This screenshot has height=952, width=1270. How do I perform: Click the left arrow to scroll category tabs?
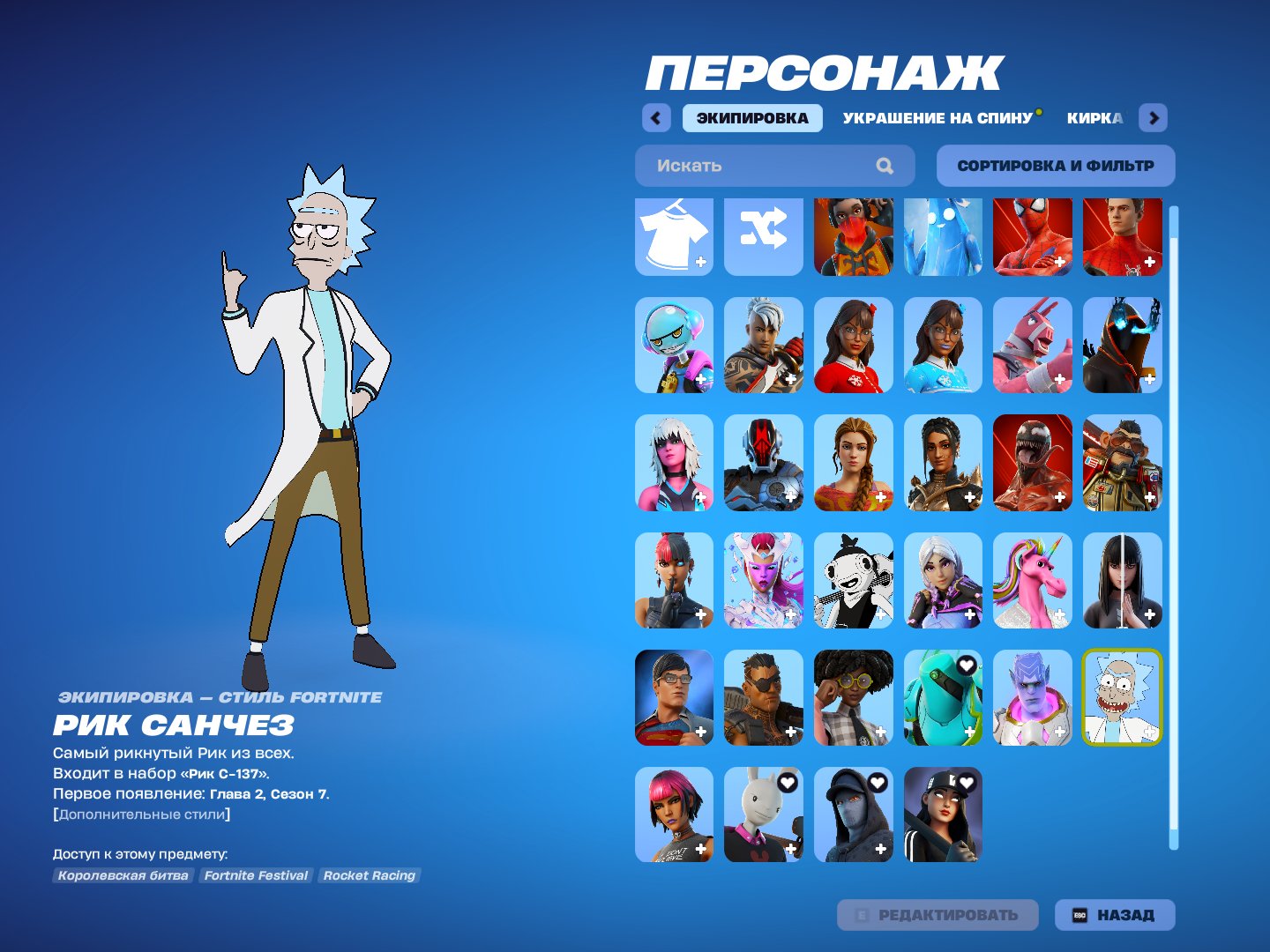654,117
